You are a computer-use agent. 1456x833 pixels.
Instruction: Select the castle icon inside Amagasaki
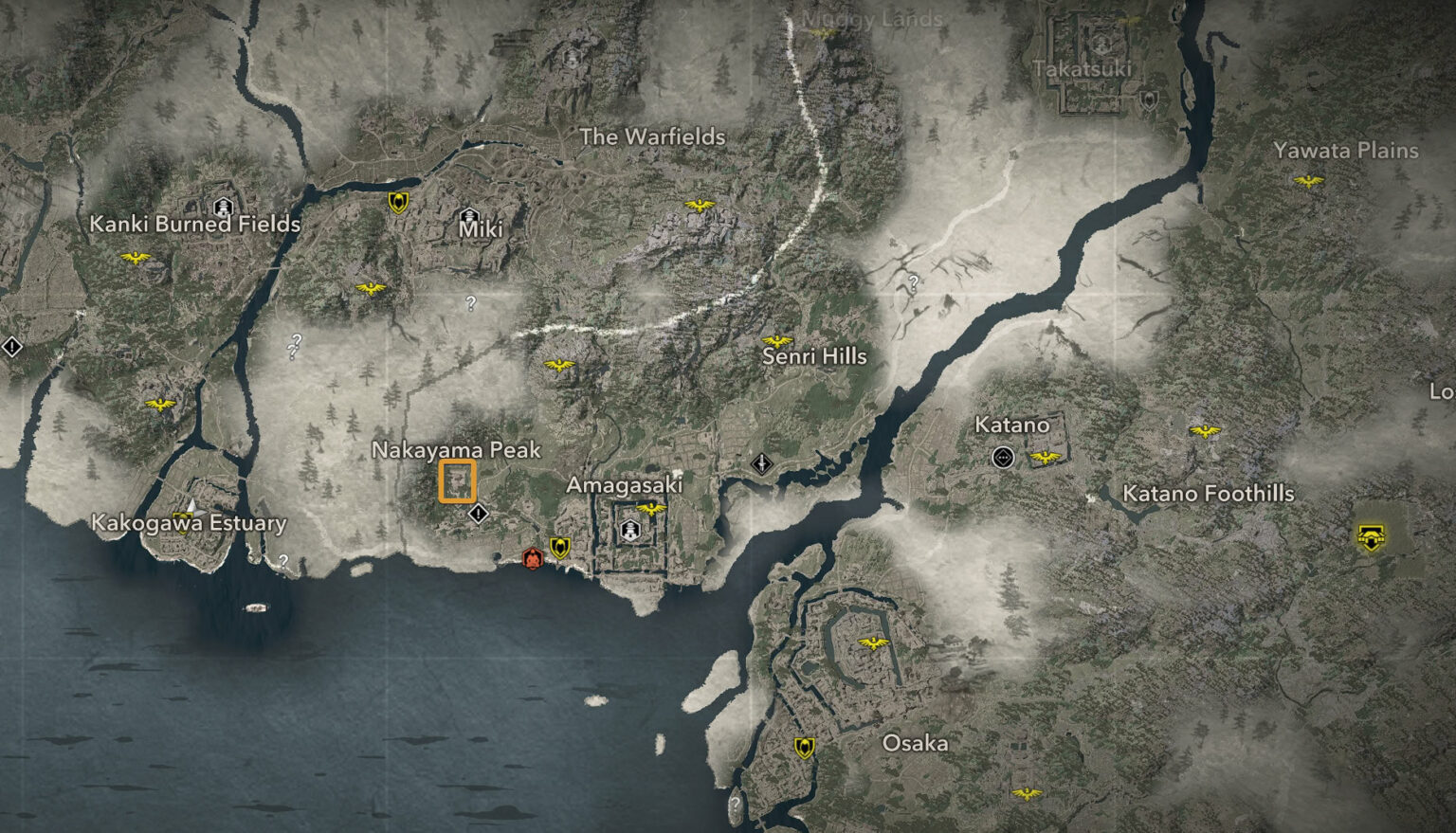click(x=629, y=531)
